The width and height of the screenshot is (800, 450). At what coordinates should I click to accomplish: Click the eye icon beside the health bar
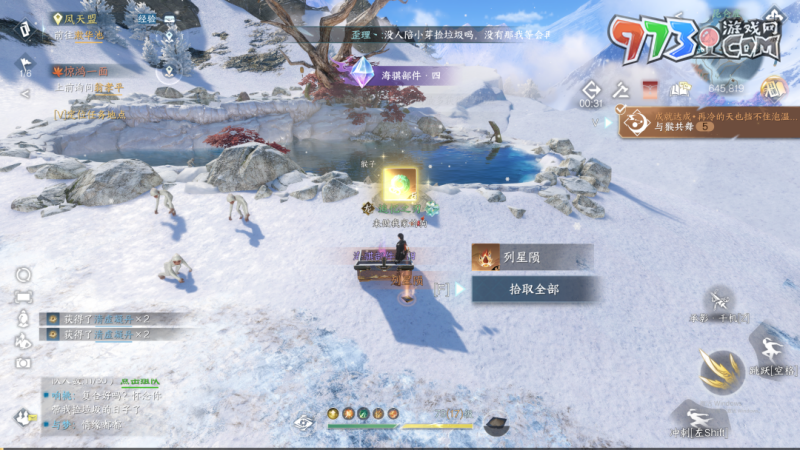[x=303, y=422]
